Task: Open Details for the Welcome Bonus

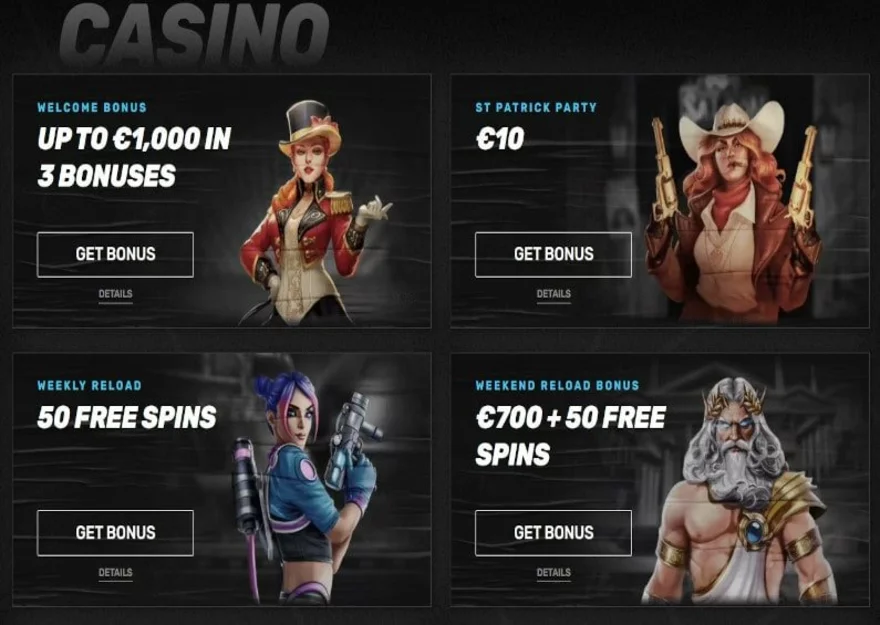Action: click(x=115, y=294)
